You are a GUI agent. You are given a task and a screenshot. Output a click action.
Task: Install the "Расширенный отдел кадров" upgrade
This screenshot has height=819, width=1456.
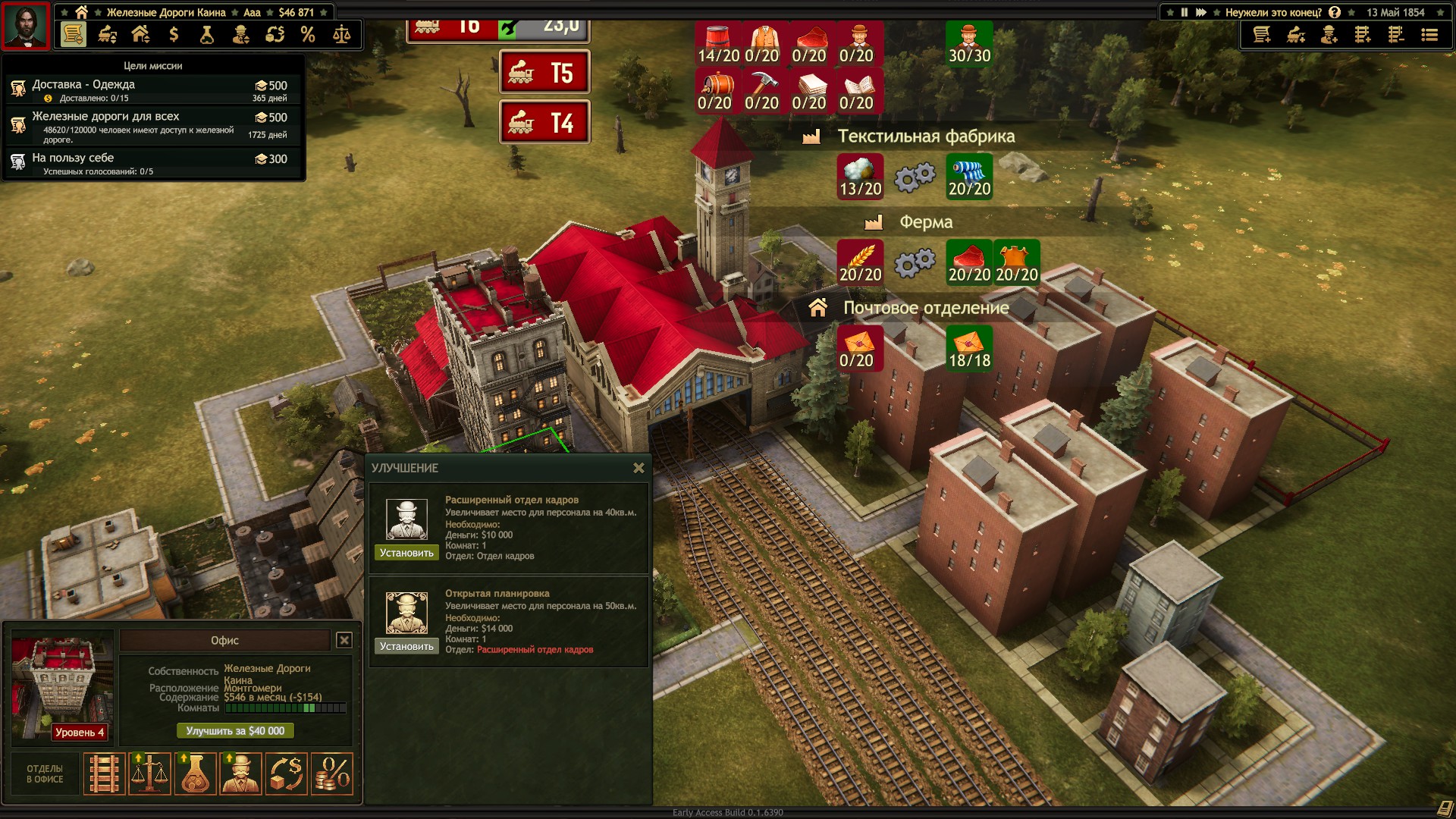pos(406,553)
